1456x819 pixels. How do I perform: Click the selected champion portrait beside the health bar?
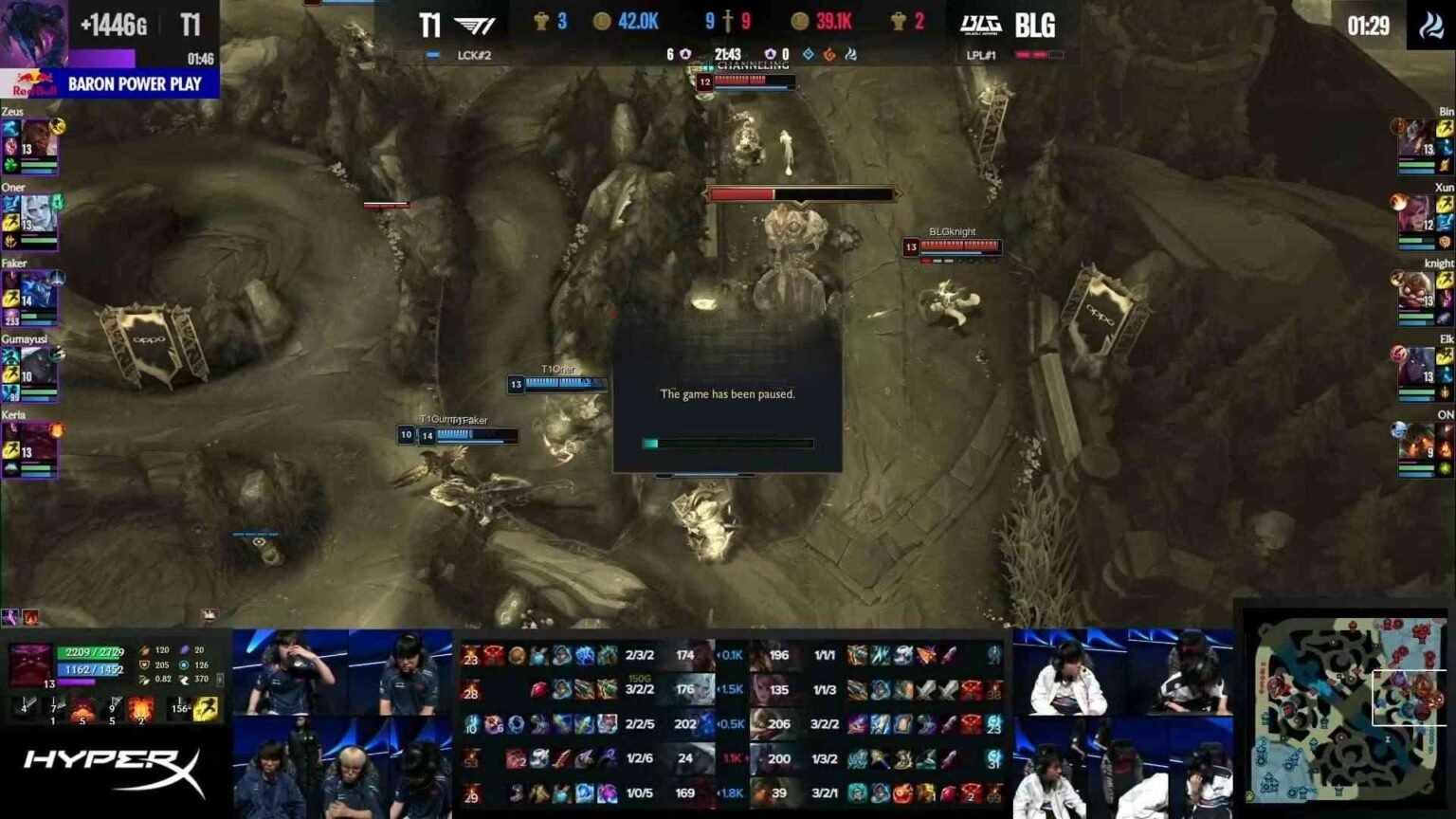tap(28, 664)
